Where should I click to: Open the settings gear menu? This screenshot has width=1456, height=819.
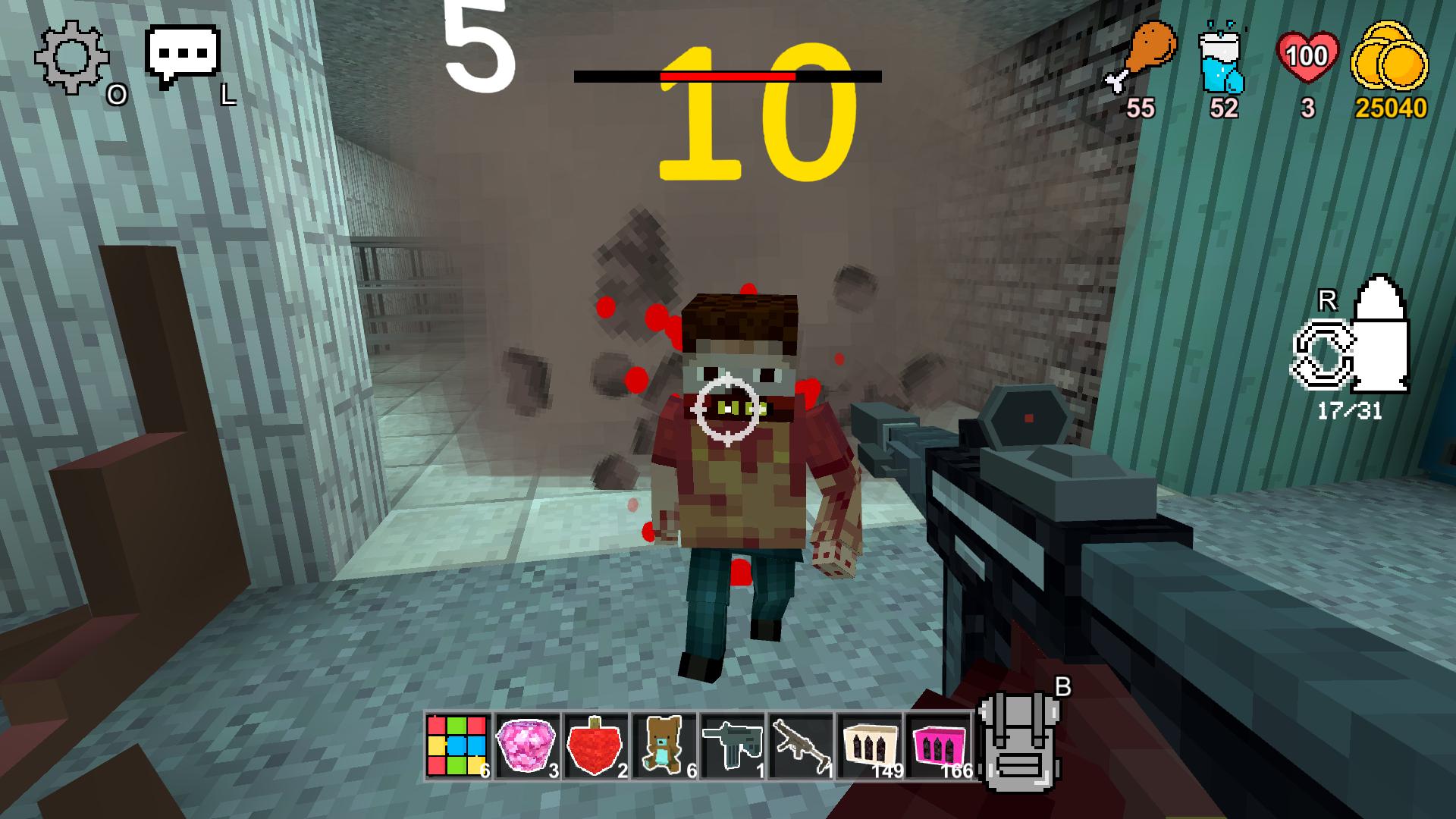(71, 57)
